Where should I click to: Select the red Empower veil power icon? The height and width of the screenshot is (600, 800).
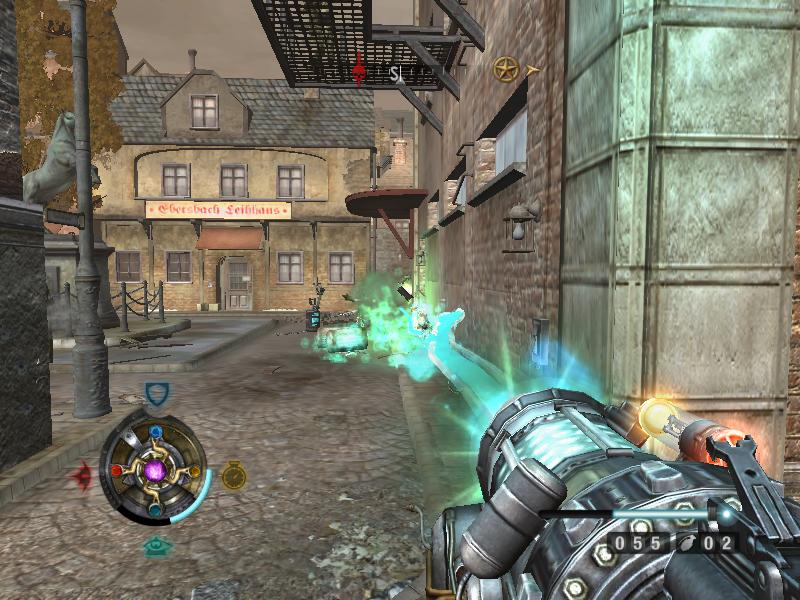(83, 474)
